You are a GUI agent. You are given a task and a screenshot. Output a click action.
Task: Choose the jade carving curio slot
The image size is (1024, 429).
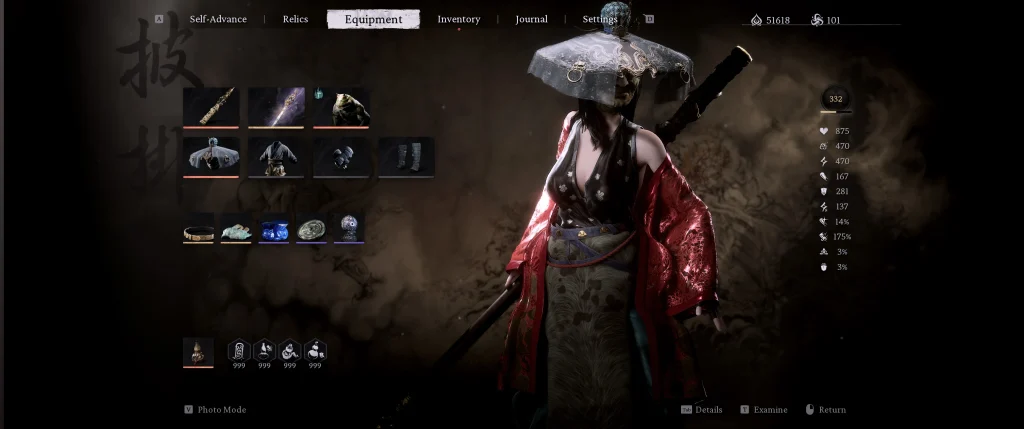[236, 228]
